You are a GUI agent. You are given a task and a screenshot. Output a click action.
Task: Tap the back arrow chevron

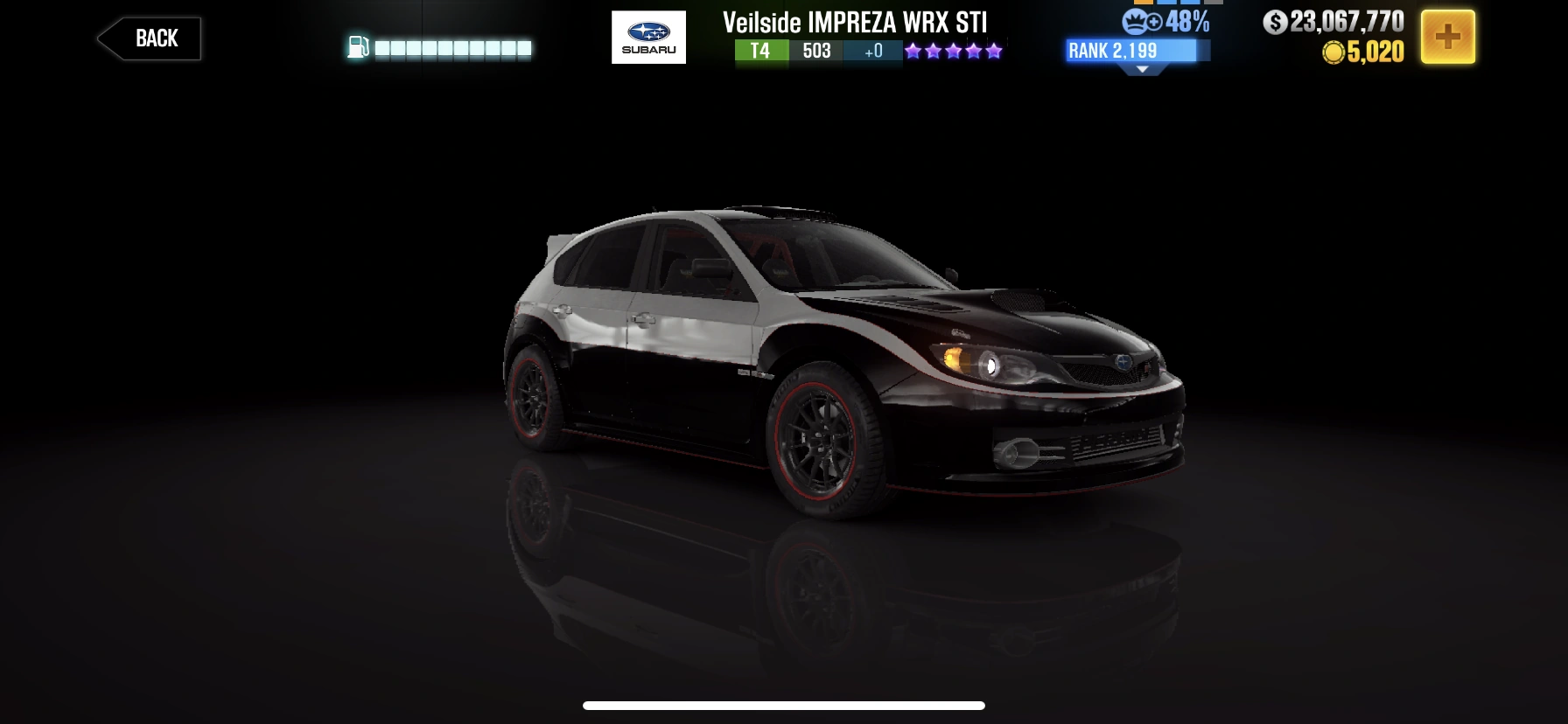point(110,37)
